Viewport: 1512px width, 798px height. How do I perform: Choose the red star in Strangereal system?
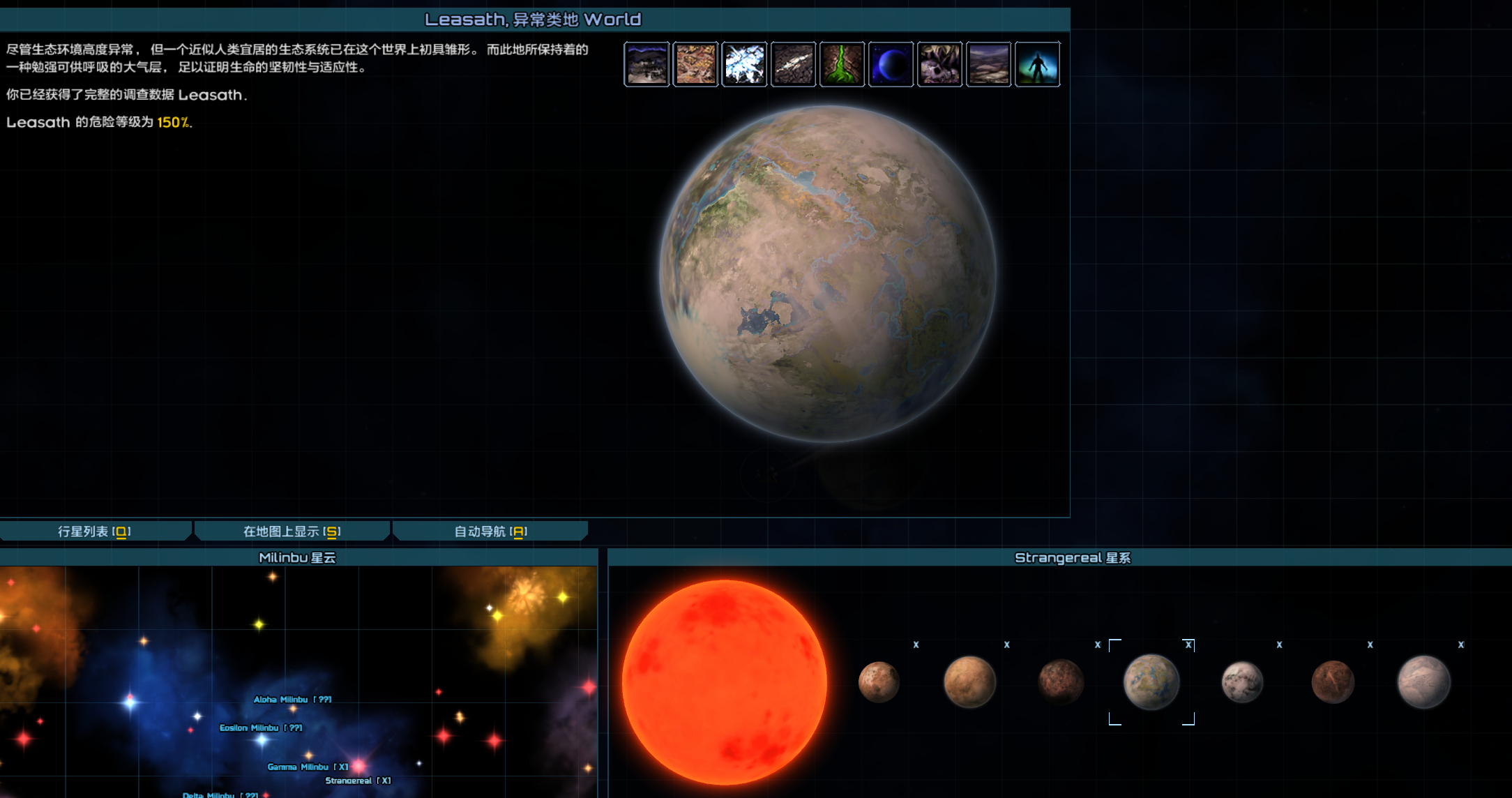(724, 682)
